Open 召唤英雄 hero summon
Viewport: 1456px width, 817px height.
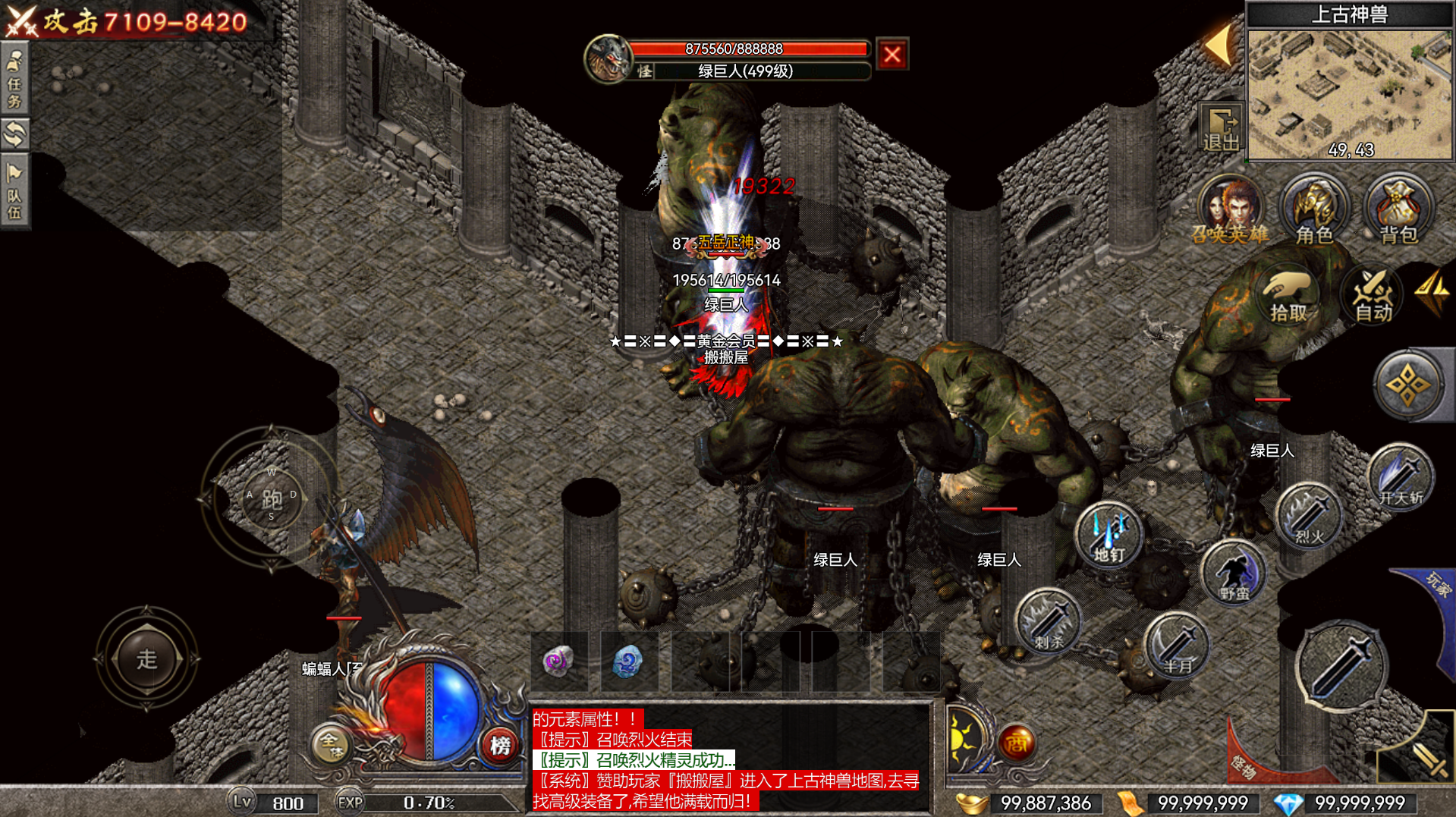tap(1231, 210)
